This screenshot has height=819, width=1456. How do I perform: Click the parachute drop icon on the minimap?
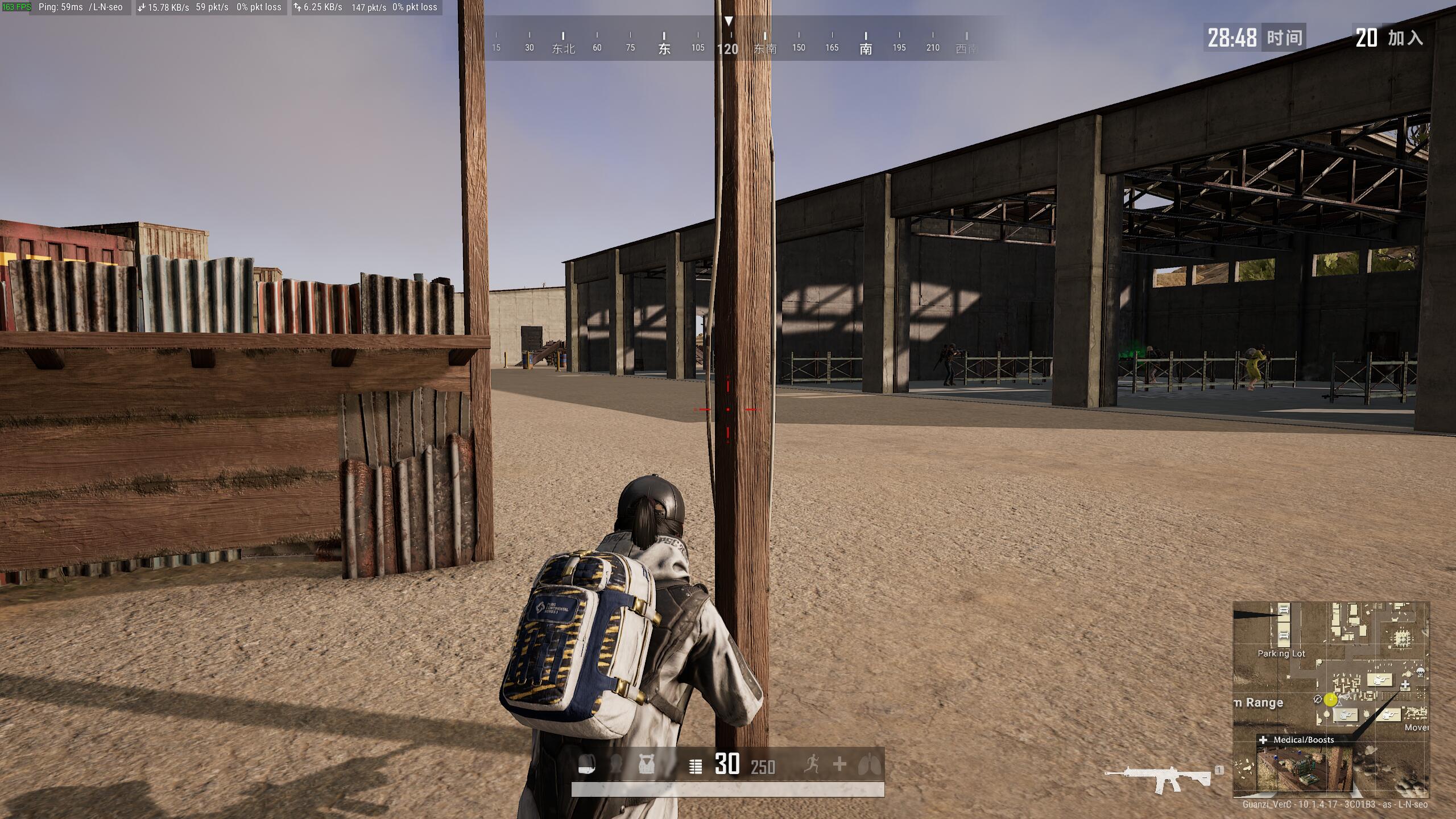1421,672
